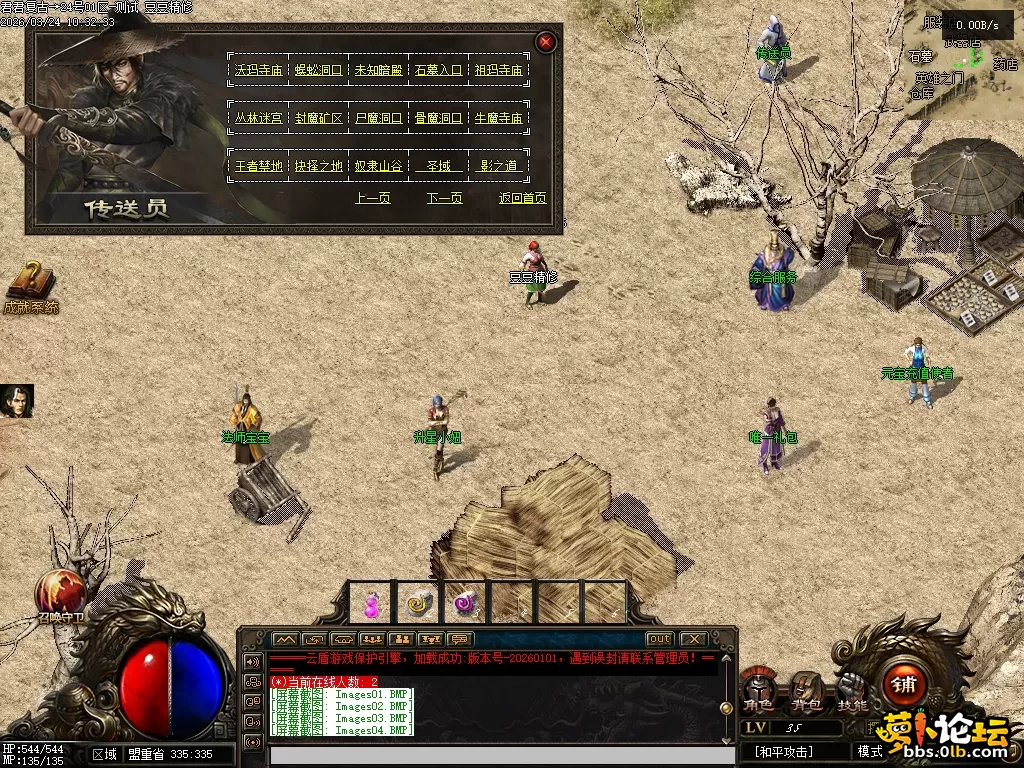Close the teleporter dialog window

(x=546, y=42)
